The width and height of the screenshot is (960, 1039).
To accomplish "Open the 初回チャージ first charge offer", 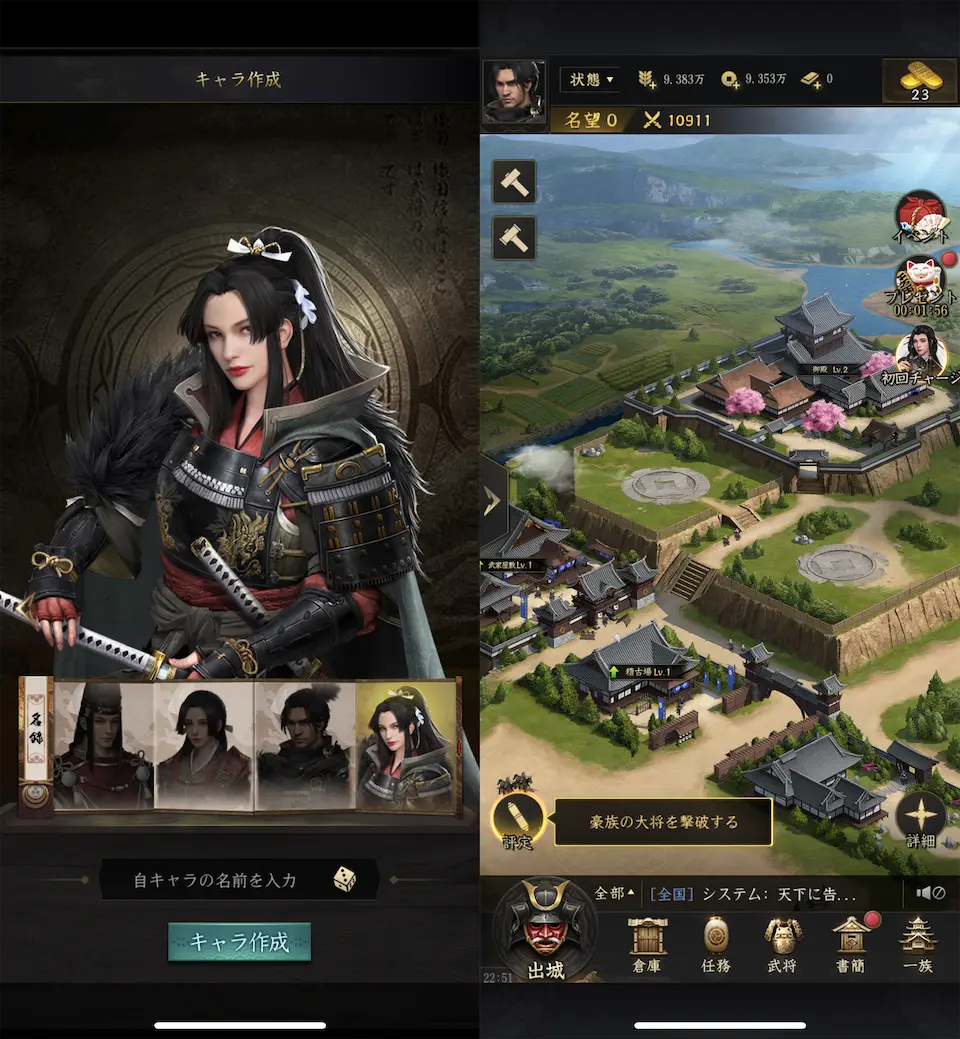I will [921, 355].
